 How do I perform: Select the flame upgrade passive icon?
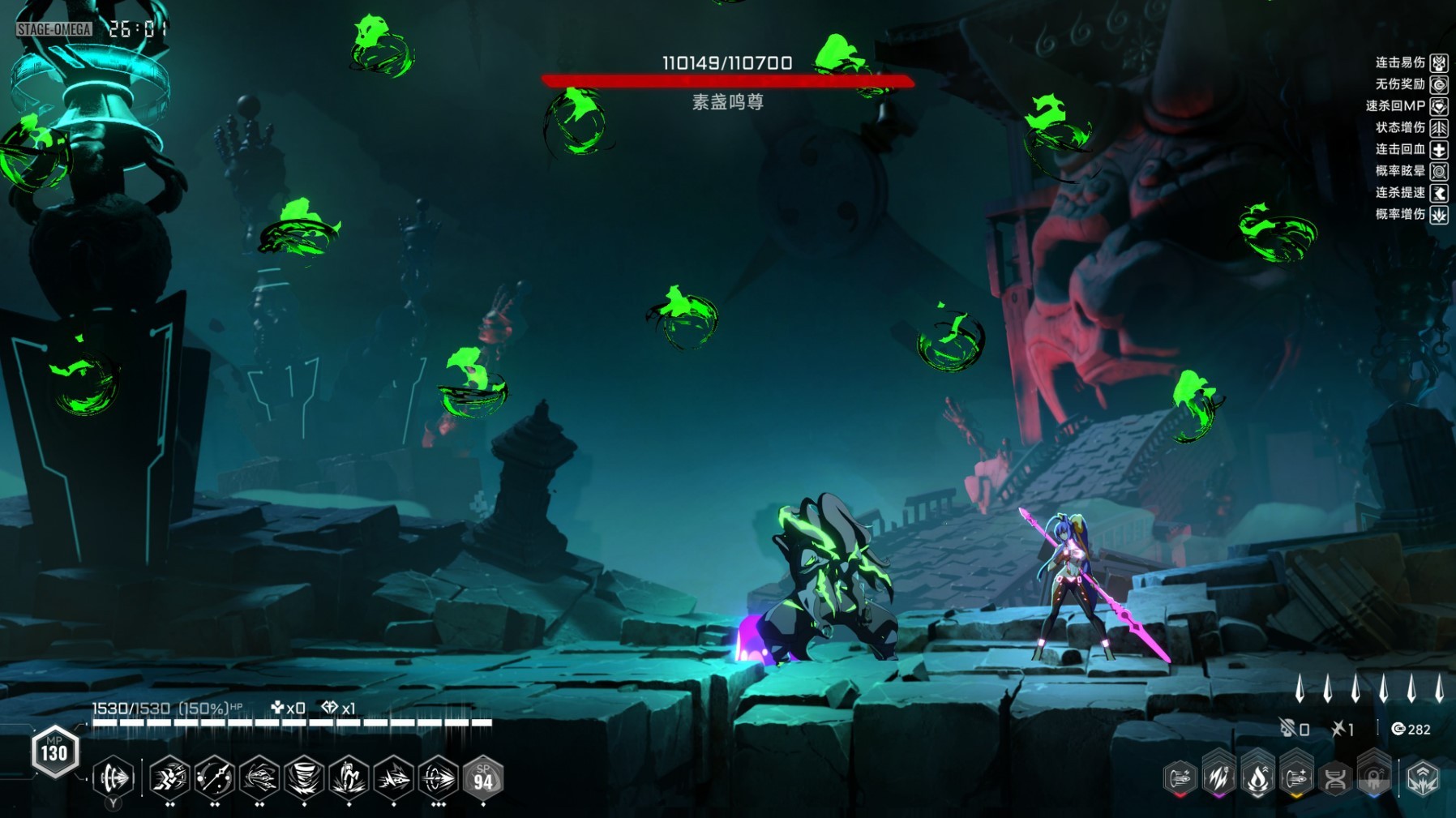point(1257,779)
